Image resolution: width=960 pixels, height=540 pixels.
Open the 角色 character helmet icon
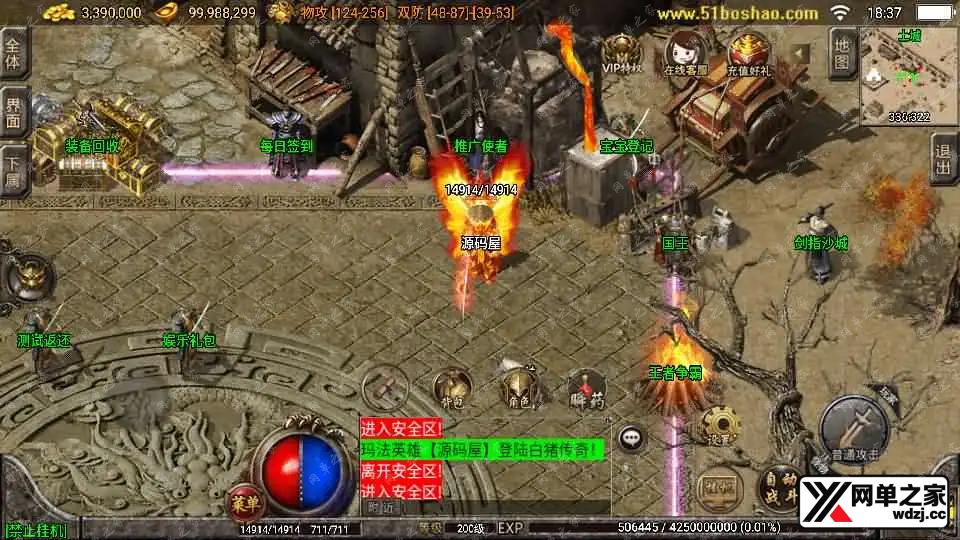[x=518, y=388]
